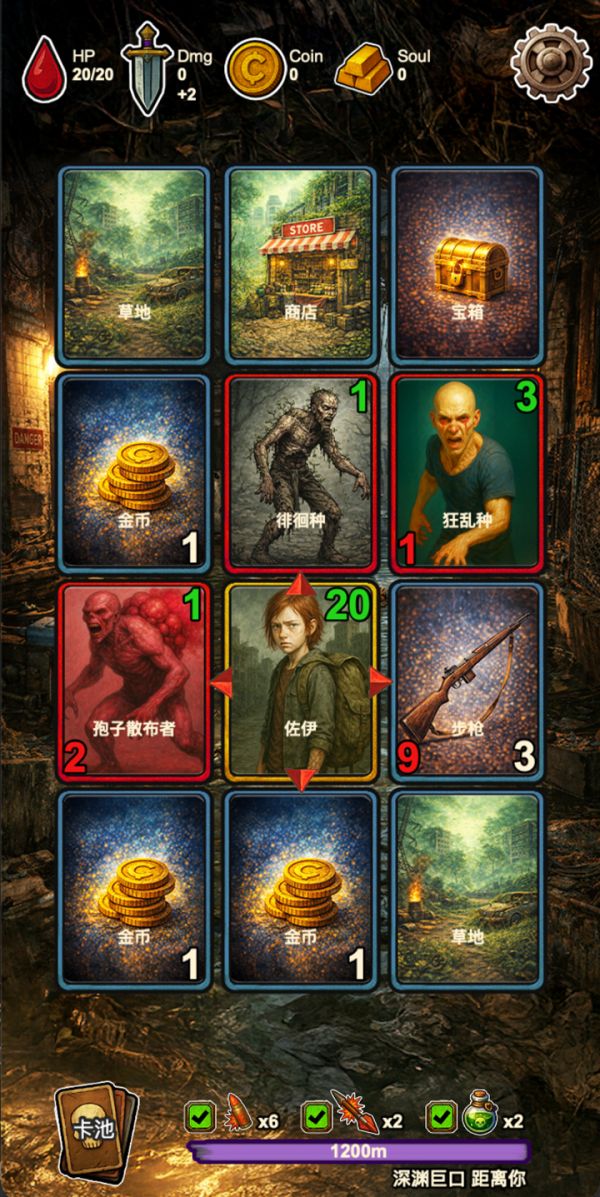
Task: Click the red down arrow below 佐伊
Action: click(301, 777)
